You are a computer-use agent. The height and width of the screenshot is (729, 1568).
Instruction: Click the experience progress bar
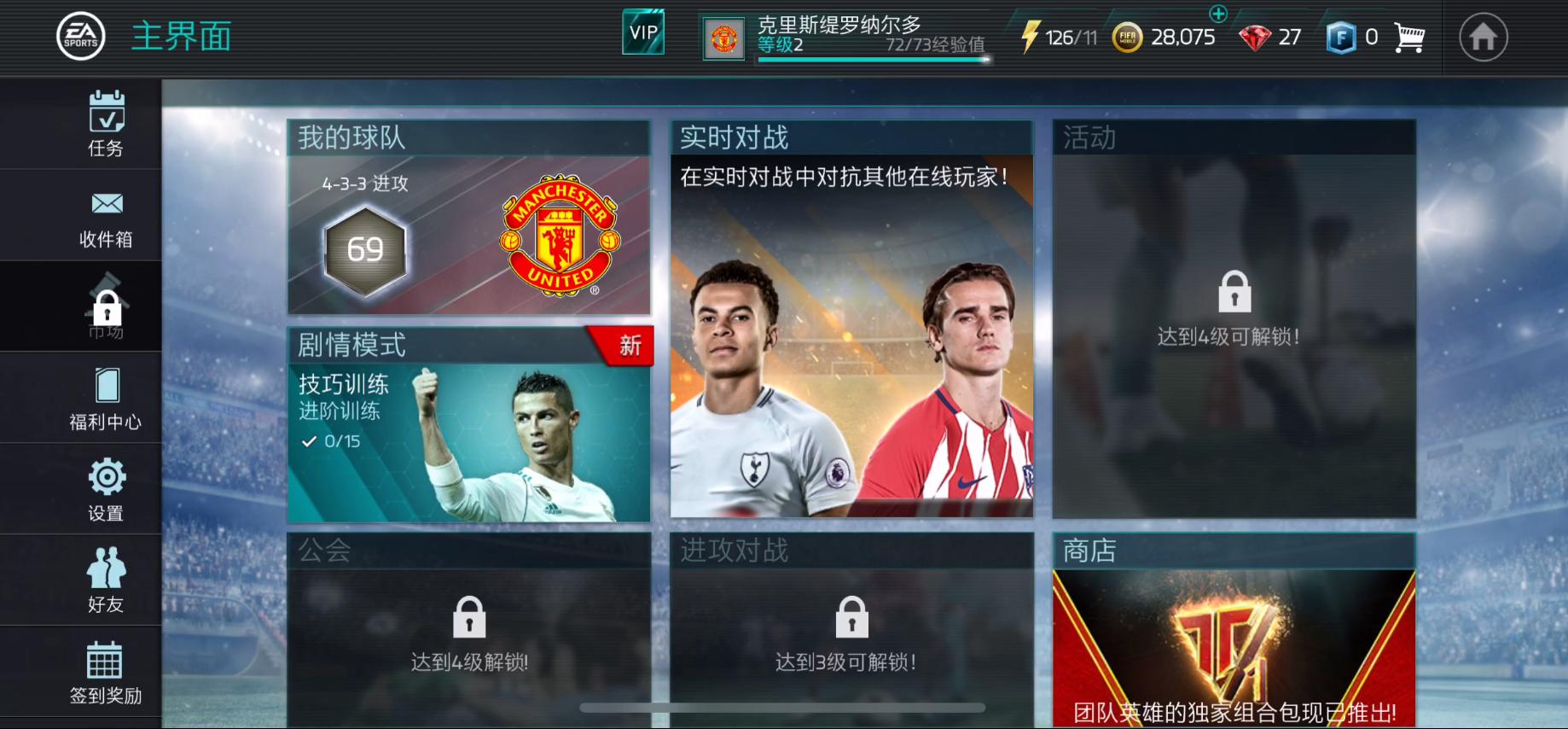coord(870,58)
